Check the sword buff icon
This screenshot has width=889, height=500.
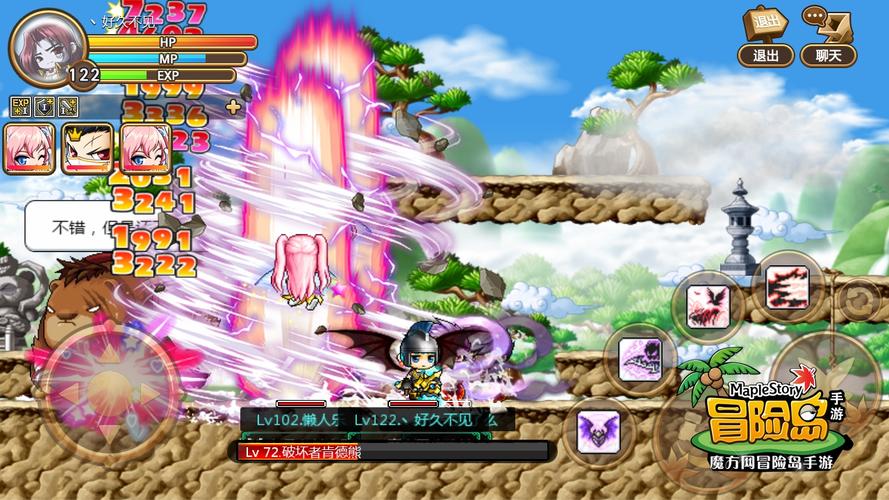click(x=68, y=106)
